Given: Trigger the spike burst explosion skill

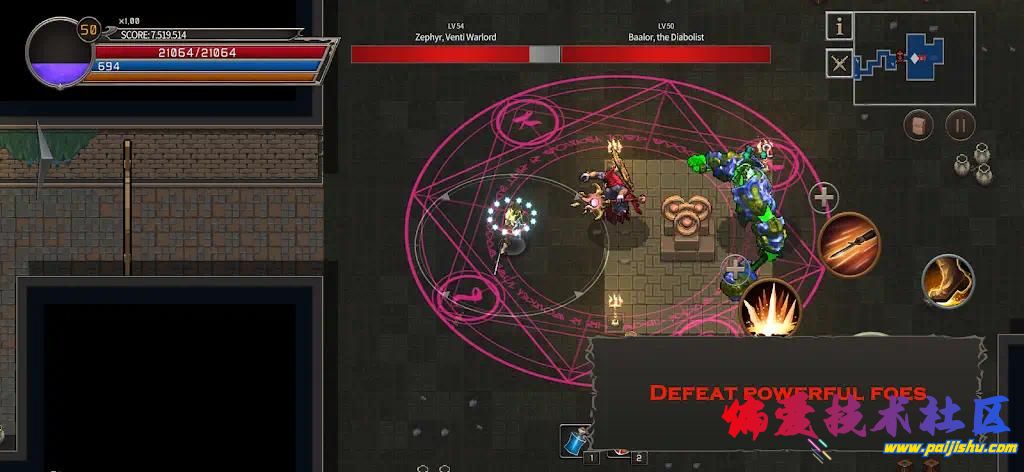Looking at the screenshot, I should (770, 308).
